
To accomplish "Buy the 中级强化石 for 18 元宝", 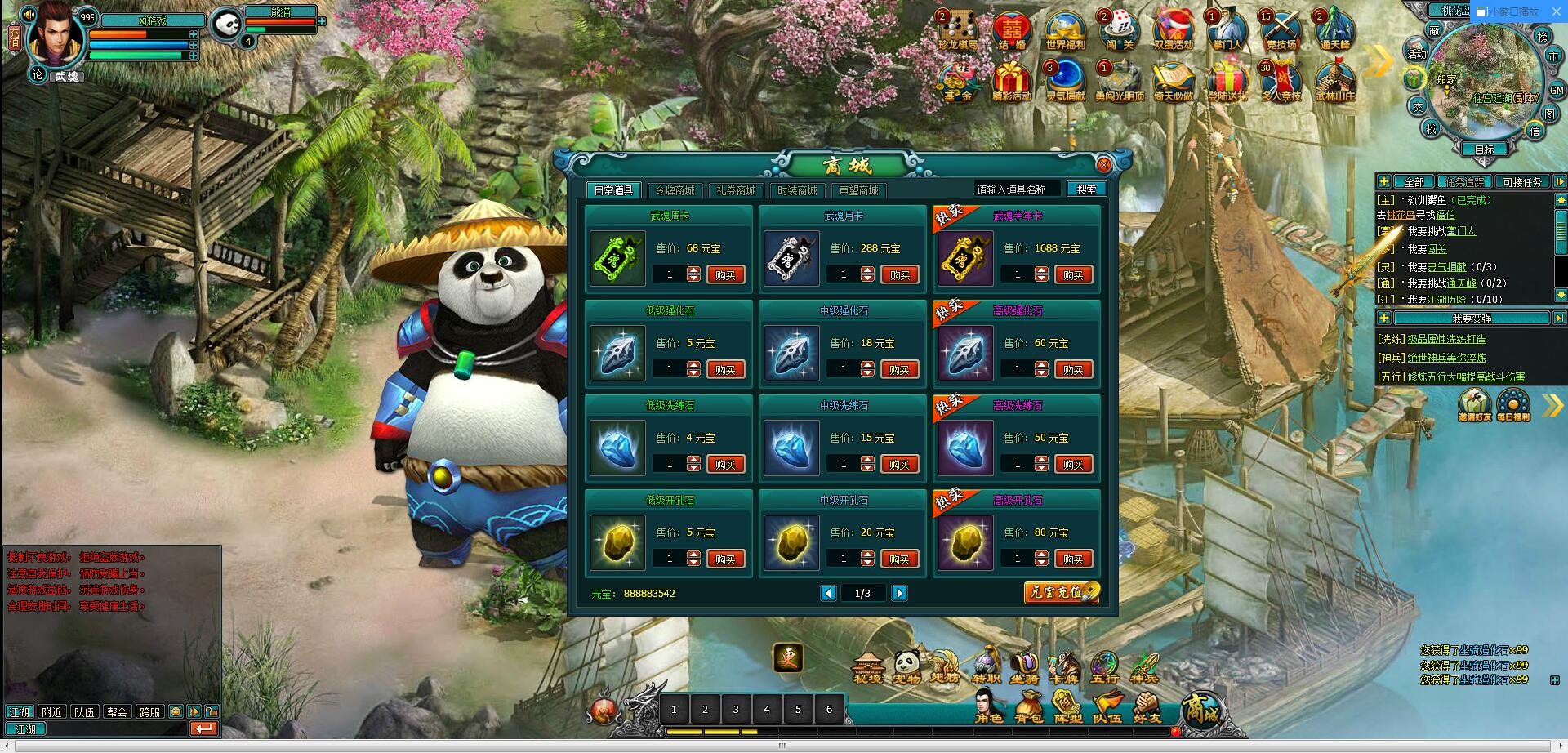I will 899,370.
